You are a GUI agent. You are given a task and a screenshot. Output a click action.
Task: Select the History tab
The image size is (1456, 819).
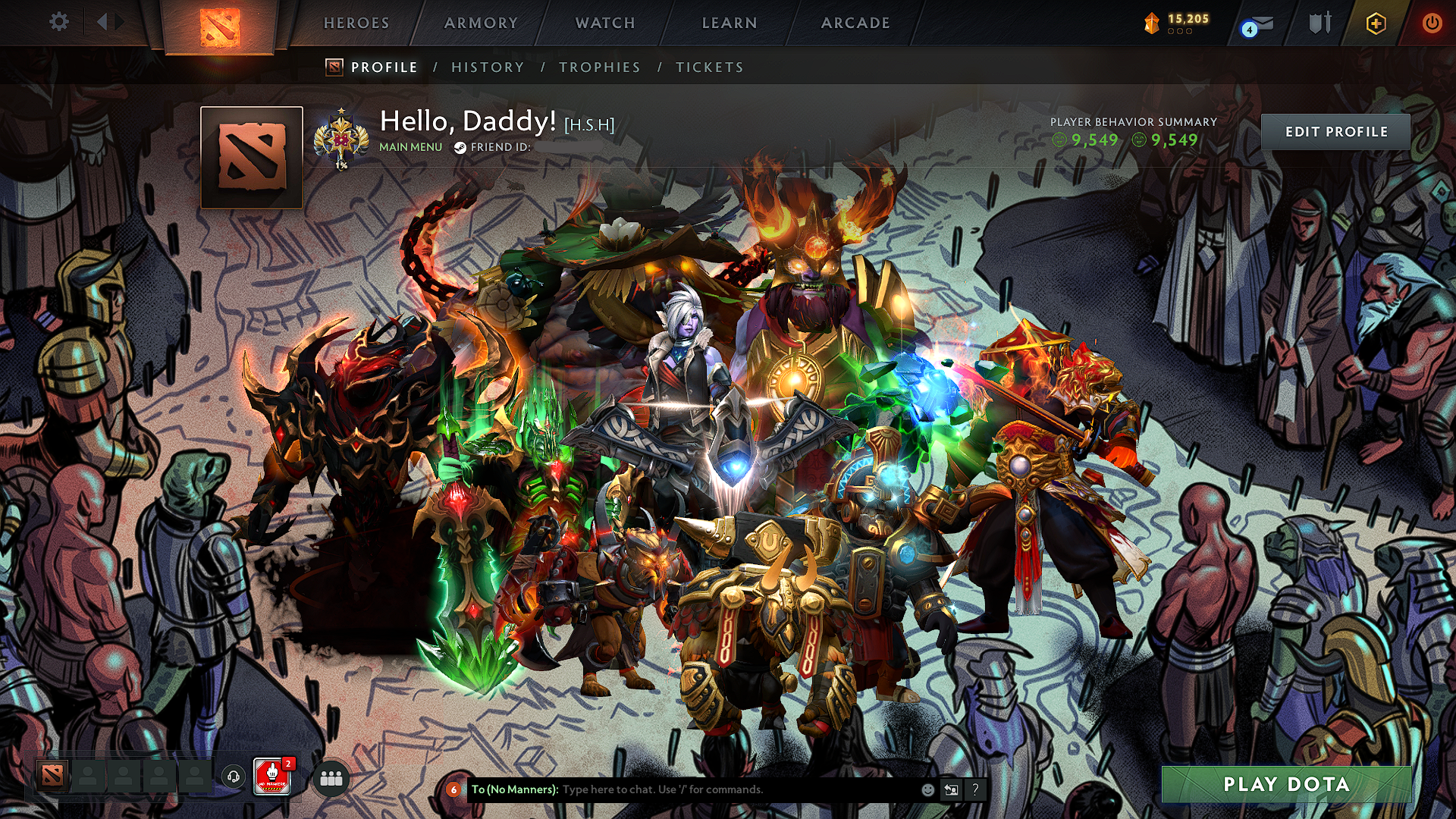[x=488, y=67]
